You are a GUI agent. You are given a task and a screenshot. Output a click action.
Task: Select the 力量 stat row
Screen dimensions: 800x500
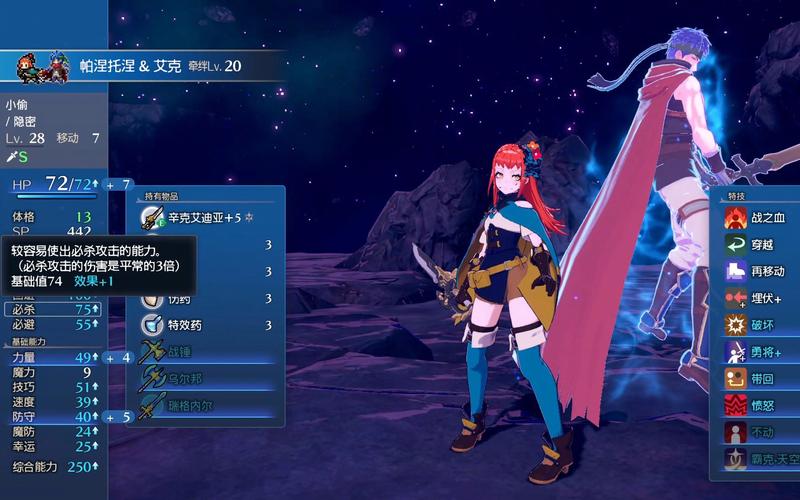coord(52,357)
